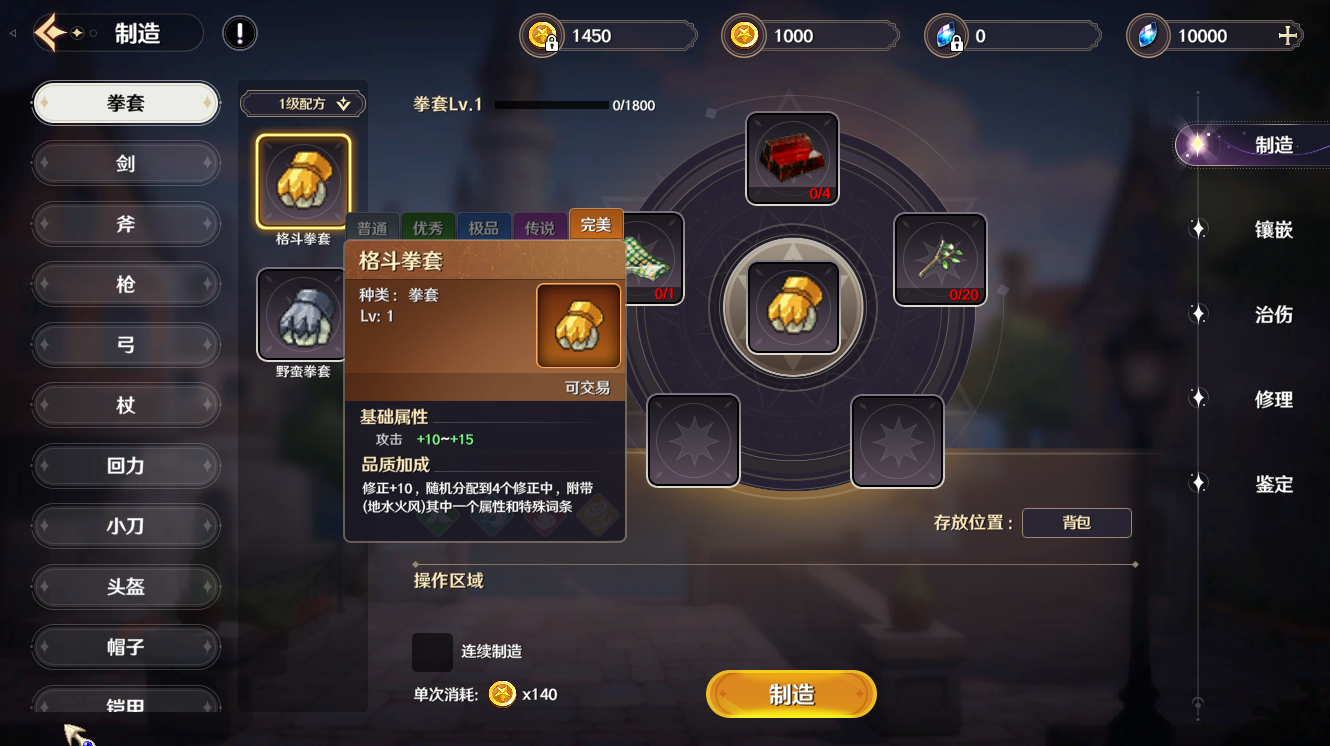The width and height of the screenshot is (1330, 746).
Task: Open the 镶嵌 inlay section
Action: tap(1273, 230)
